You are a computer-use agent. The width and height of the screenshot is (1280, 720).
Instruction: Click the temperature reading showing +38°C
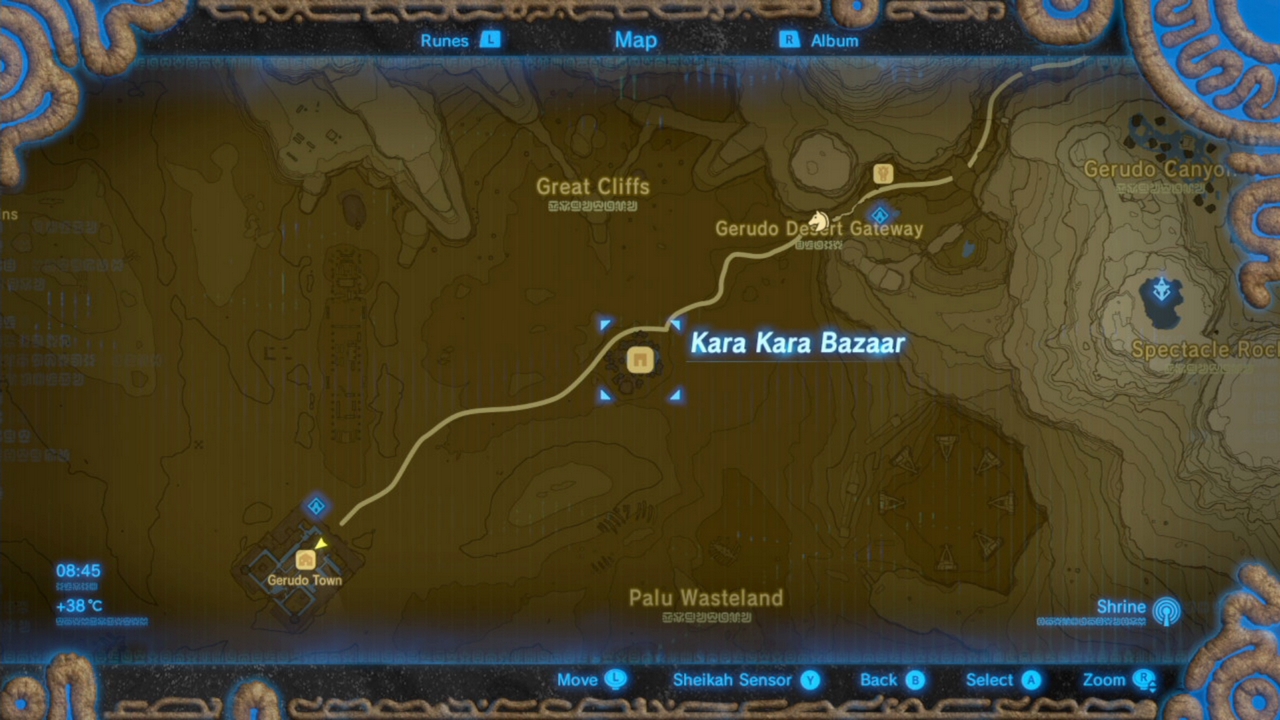78,606
